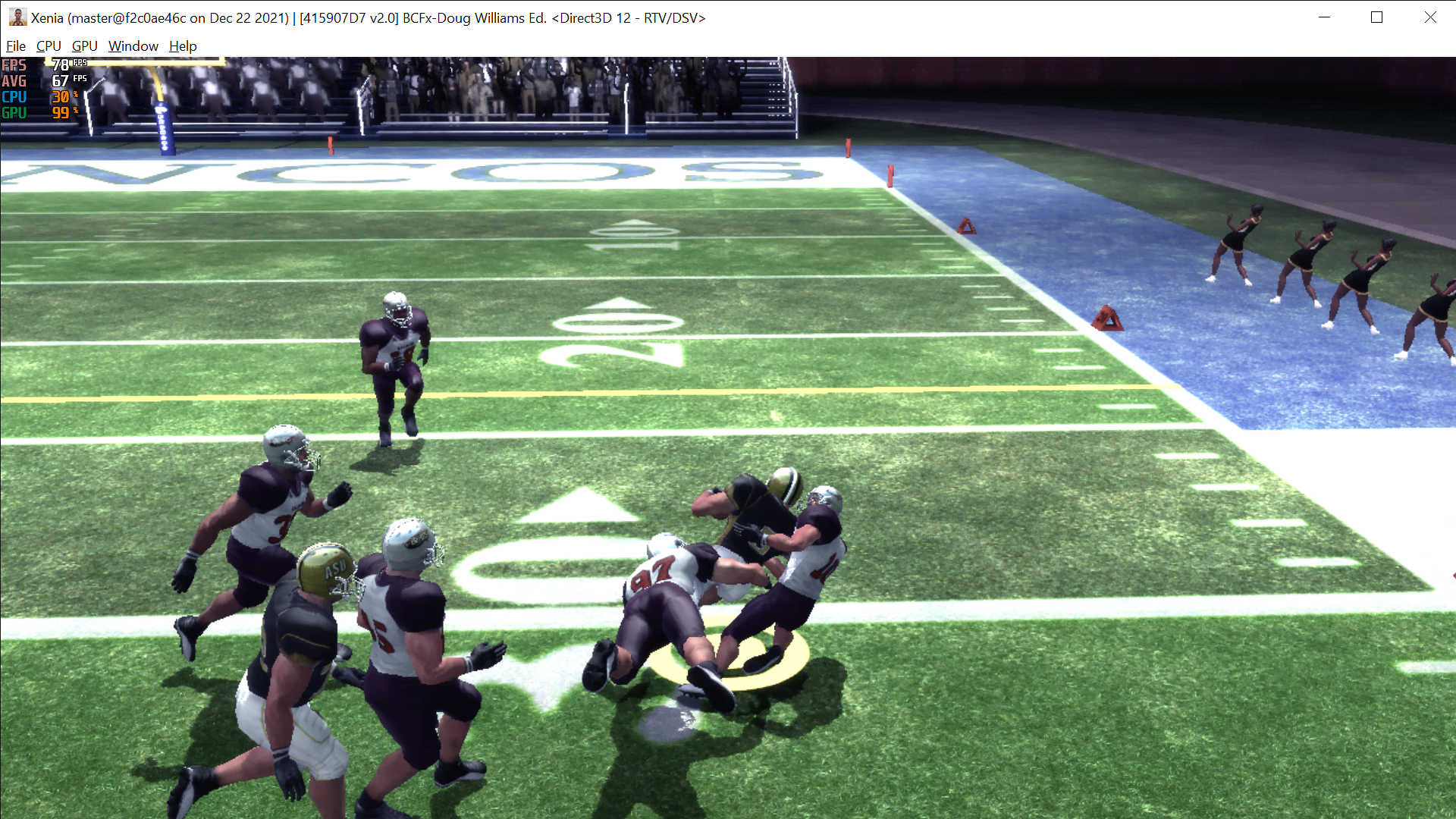This screenshot has height=819, width=1456.
Task: Open the File menu
Action: [x=15, y=45]
